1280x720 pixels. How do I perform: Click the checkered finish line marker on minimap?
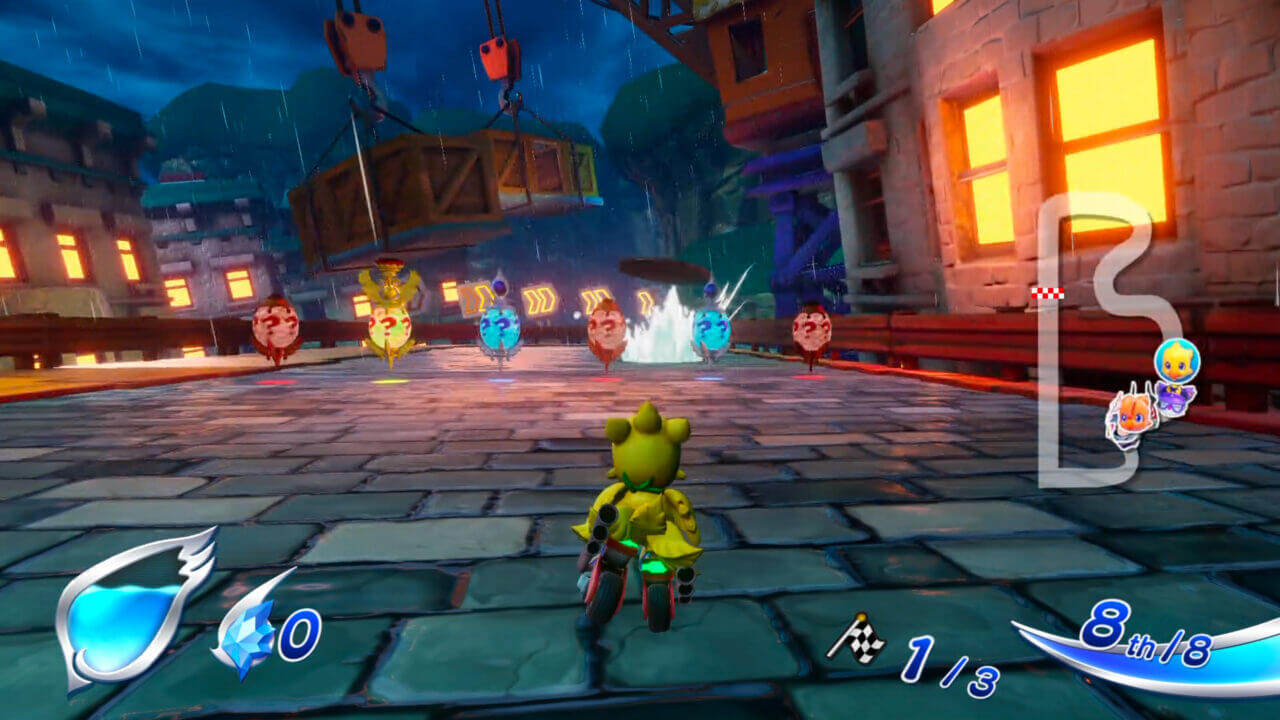pos(1047,293)
